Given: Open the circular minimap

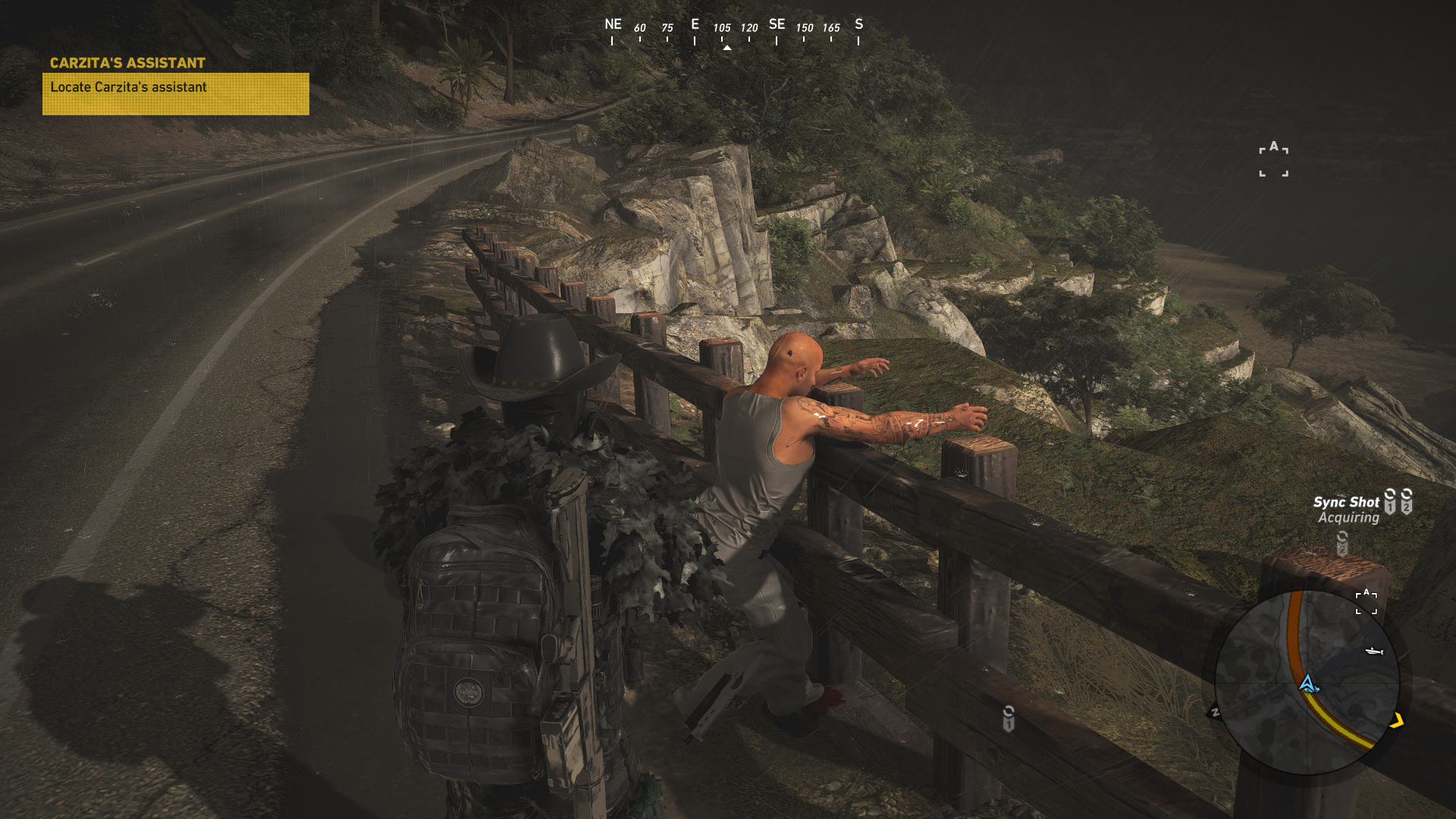Looking at the screenshot, I should tap(1307, 682).
